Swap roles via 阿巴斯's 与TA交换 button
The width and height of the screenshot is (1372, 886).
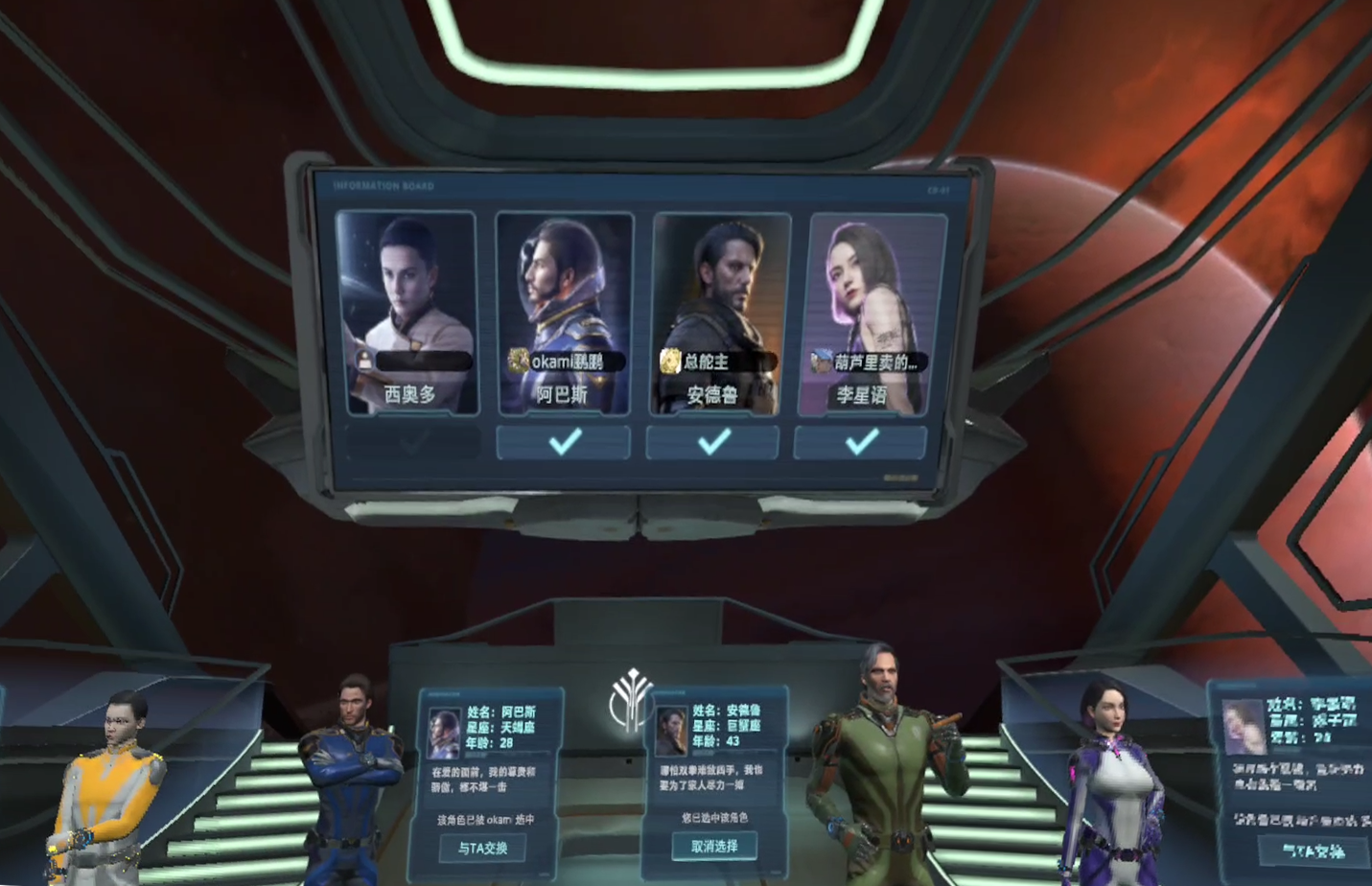482,848
